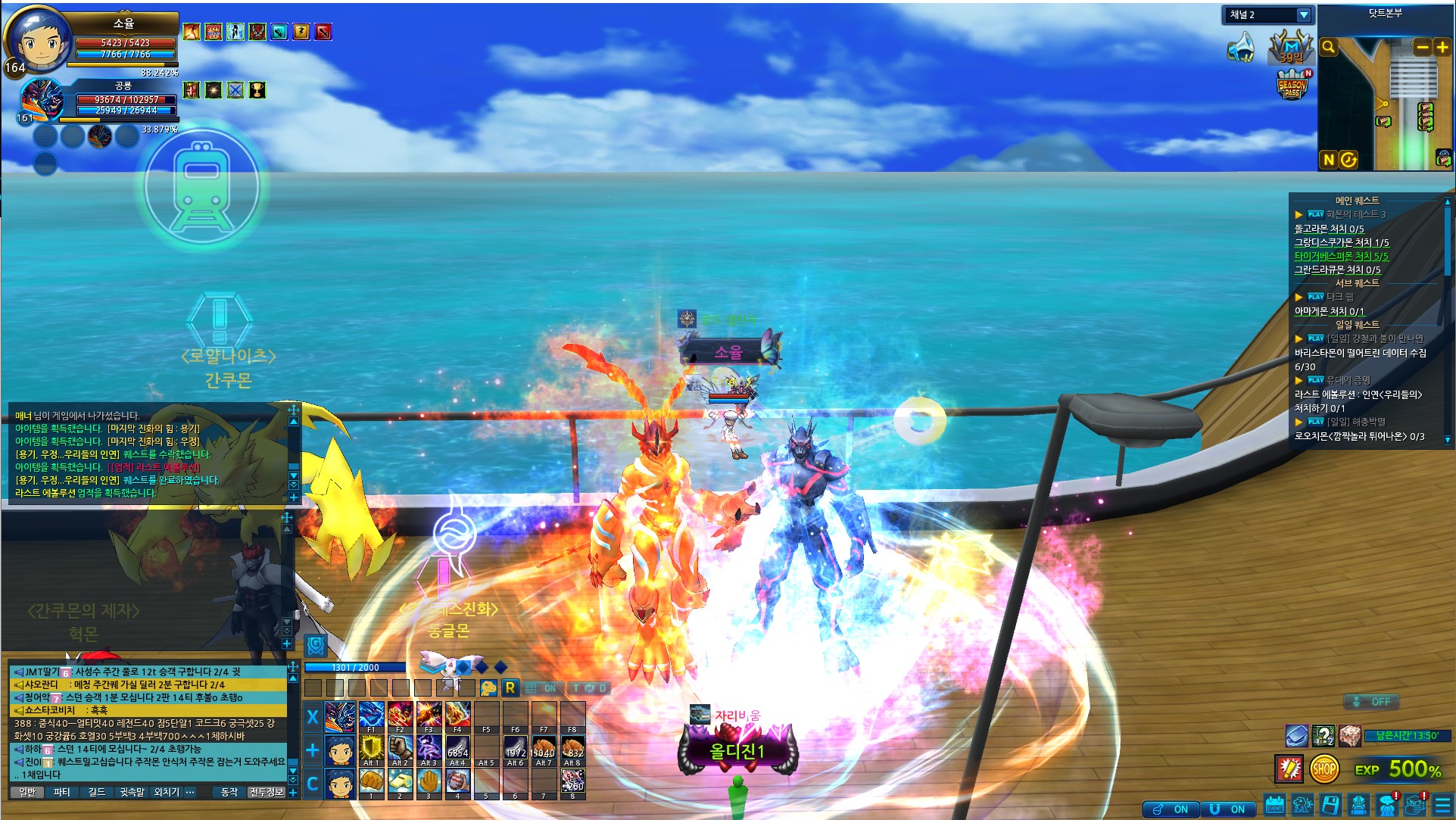This screenshot has width=1456, height=820.
Task: Use the orange fist skill in slot 1
Action: pyautogui.click(x=371, y=782)
